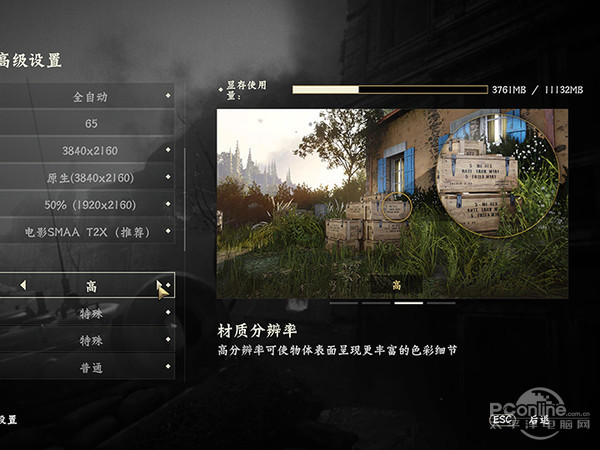Change the 3840x2160 resolution setting
This screenshot has width=600, height=450.
(90, 151)
